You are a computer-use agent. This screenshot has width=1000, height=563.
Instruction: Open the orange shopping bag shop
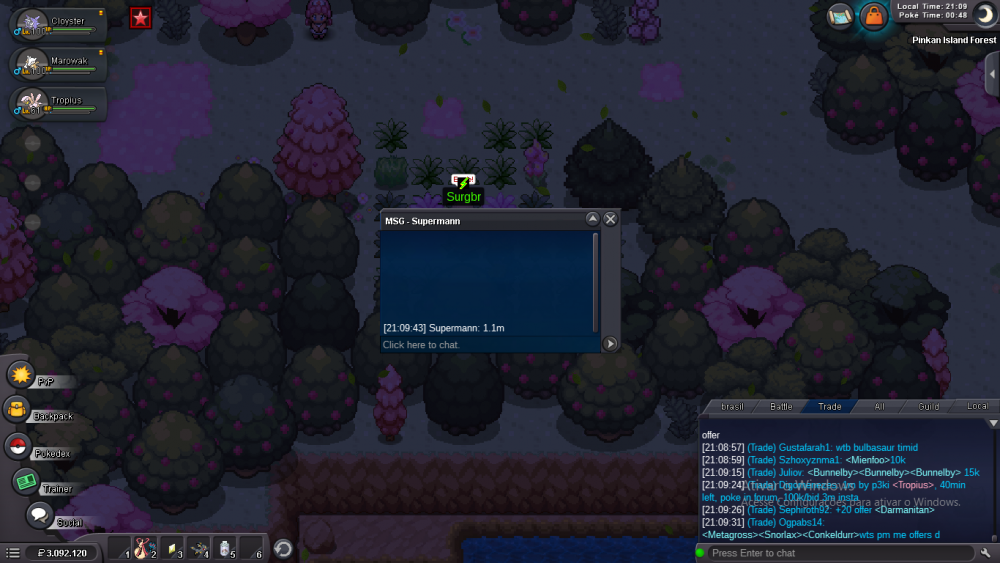click(874, 16)
